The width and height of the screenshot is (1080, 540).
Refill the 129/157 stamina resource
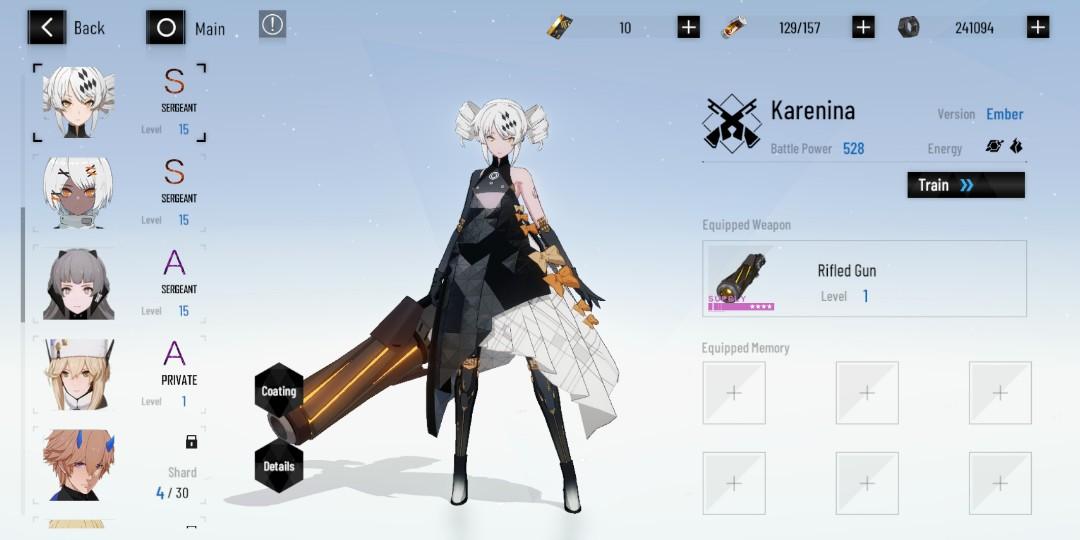coord(863,27)
